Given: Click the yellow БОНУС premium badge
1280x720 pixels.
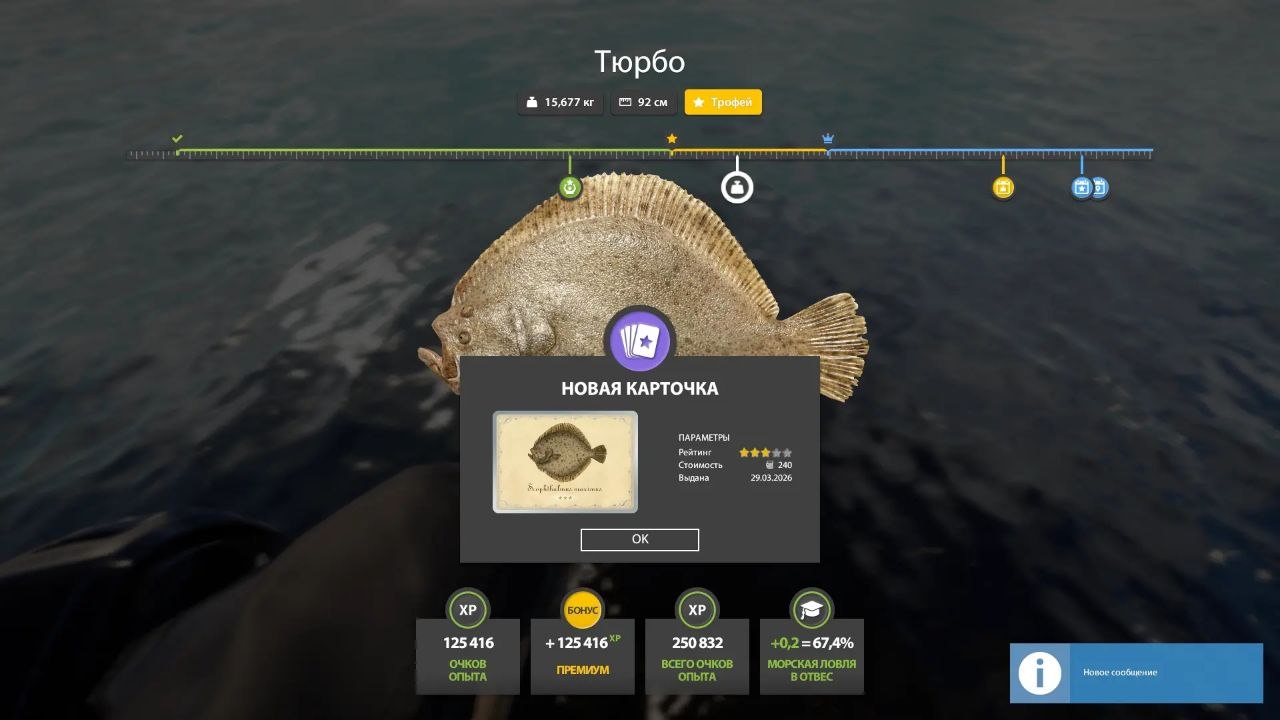Looking at the screenshot, I should [x=582, y=609].
